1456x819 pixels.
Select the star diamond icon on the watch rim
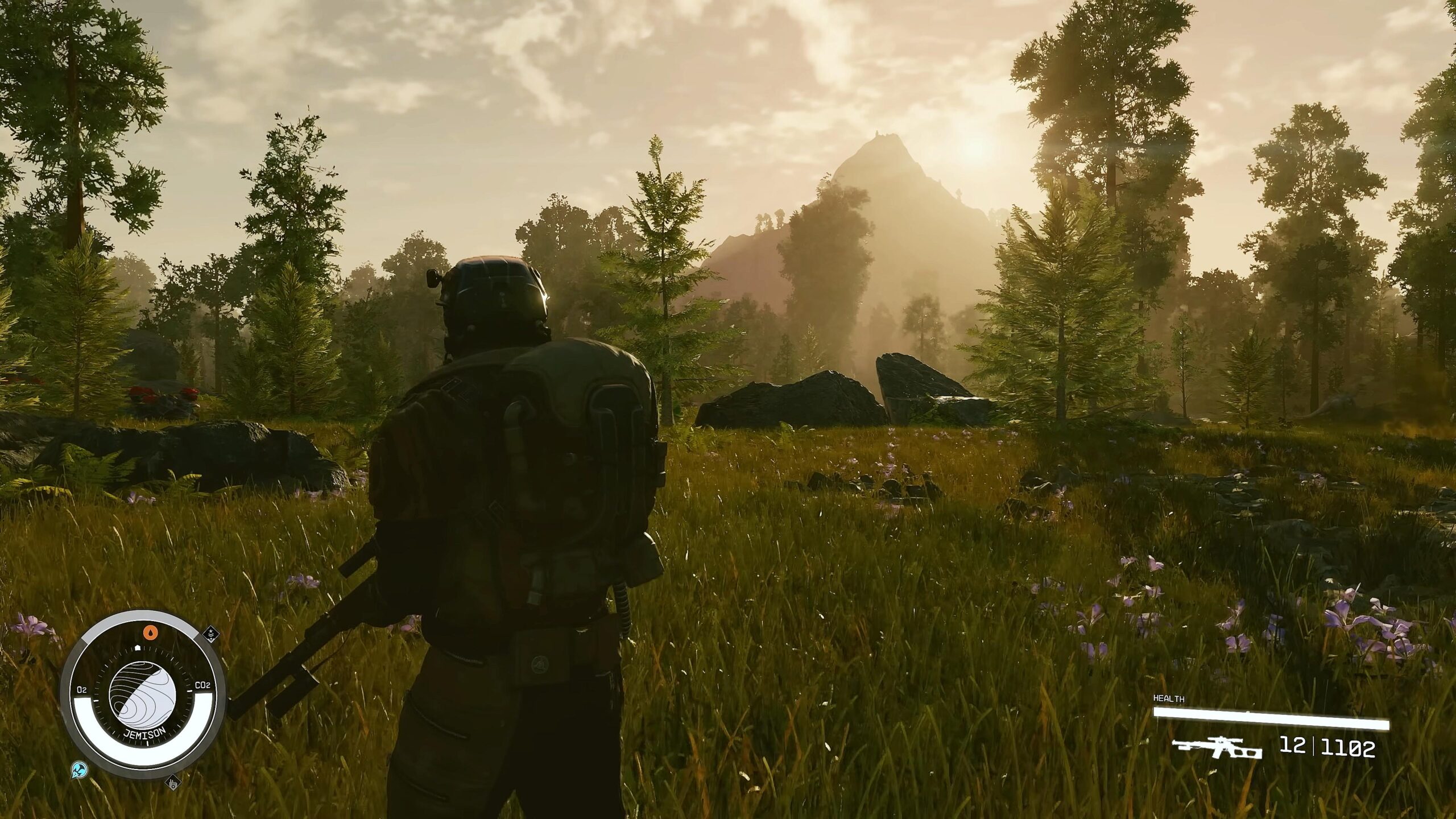[x=210, y=632]
